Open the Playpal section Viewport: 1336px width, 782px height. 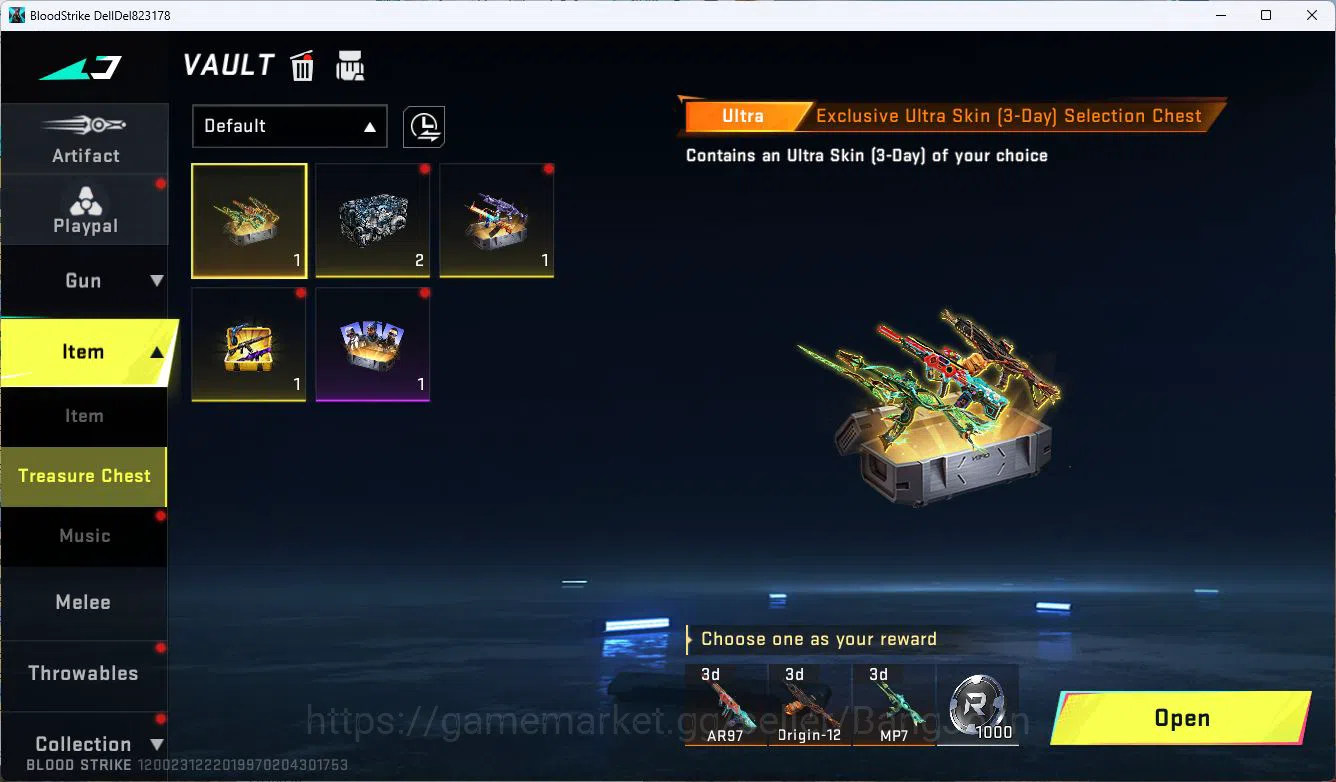tap(85, 209)
